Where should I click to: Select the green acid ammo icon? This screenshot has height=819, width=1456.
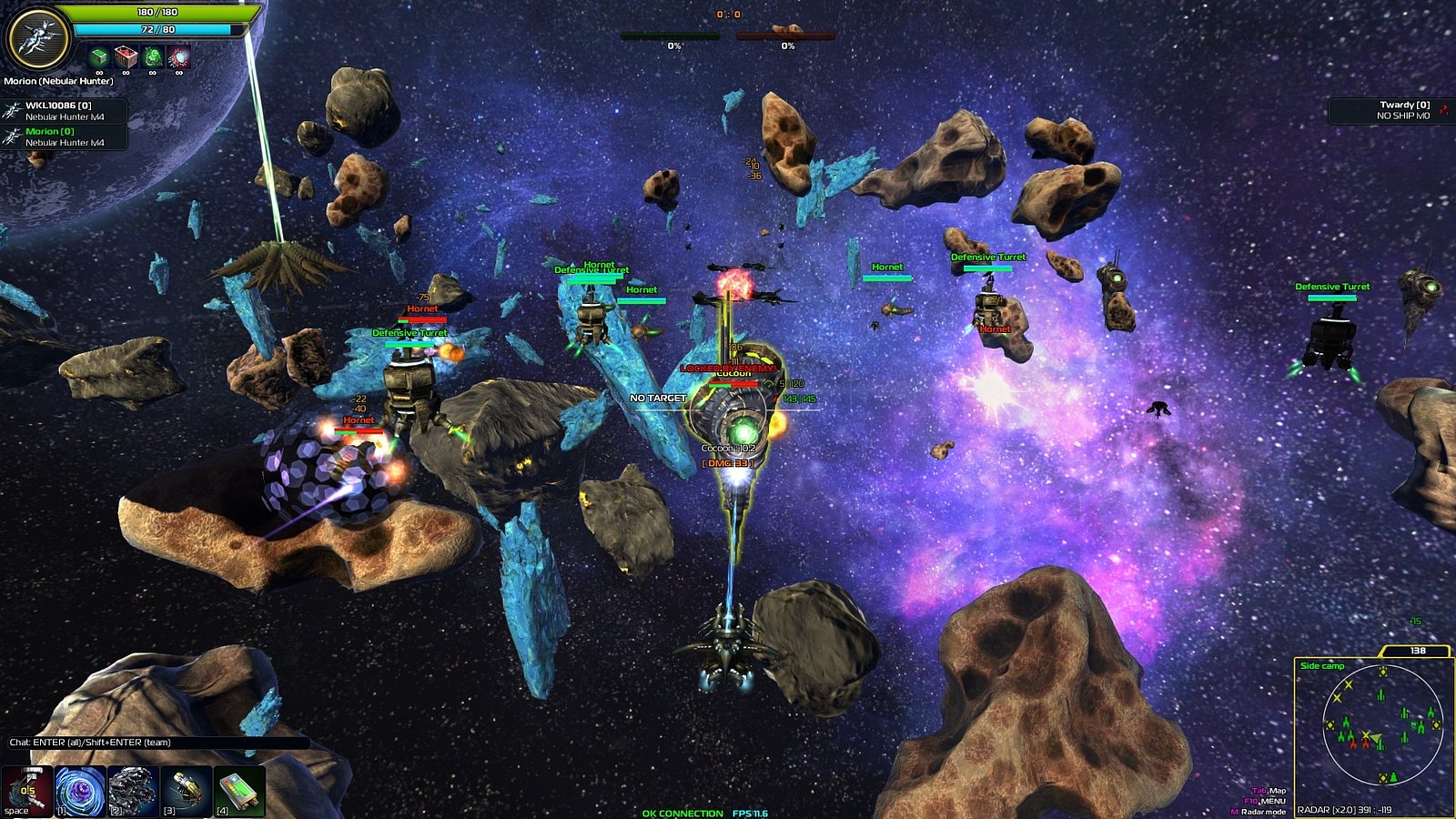tap(151, 56)
